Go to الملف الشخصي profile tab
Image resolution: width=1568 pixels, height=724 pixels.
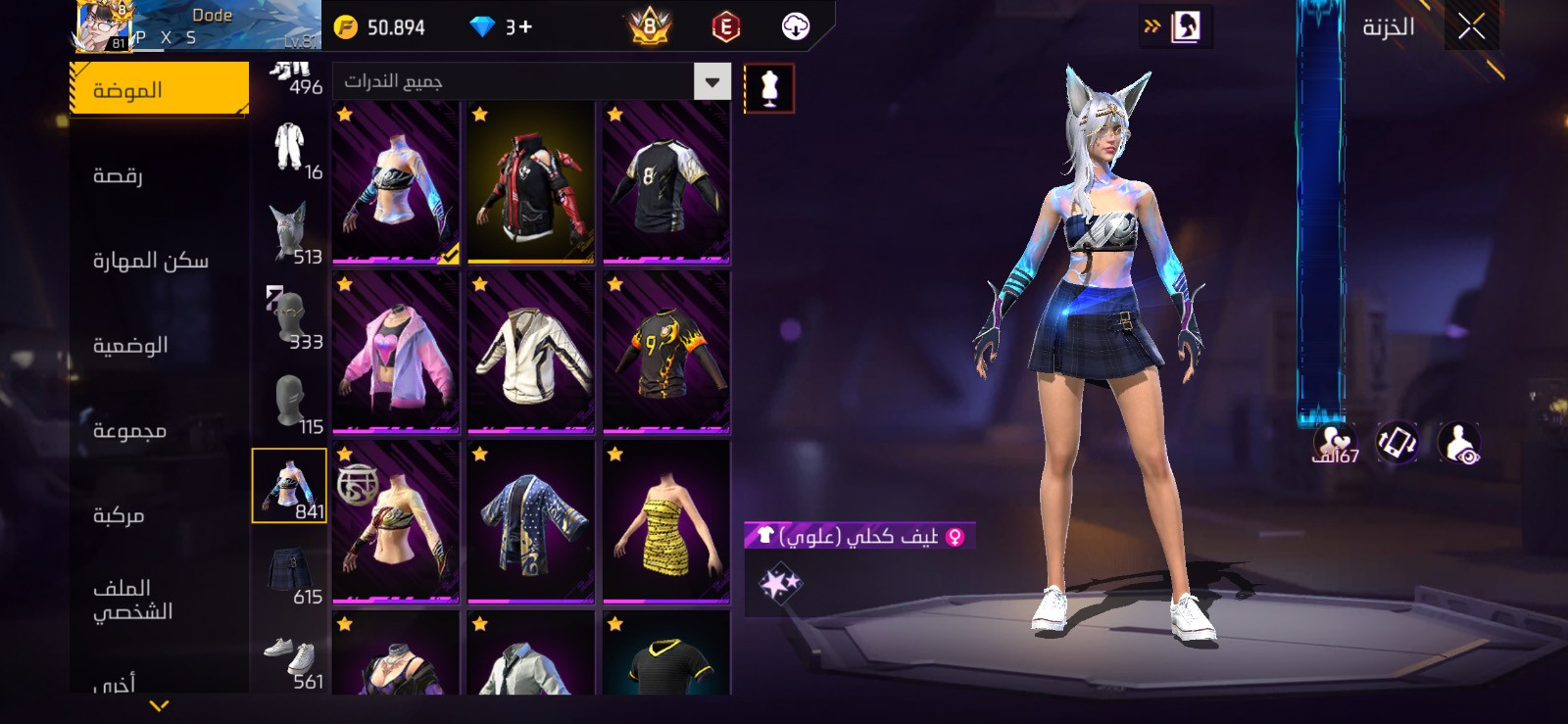point(132,600)
